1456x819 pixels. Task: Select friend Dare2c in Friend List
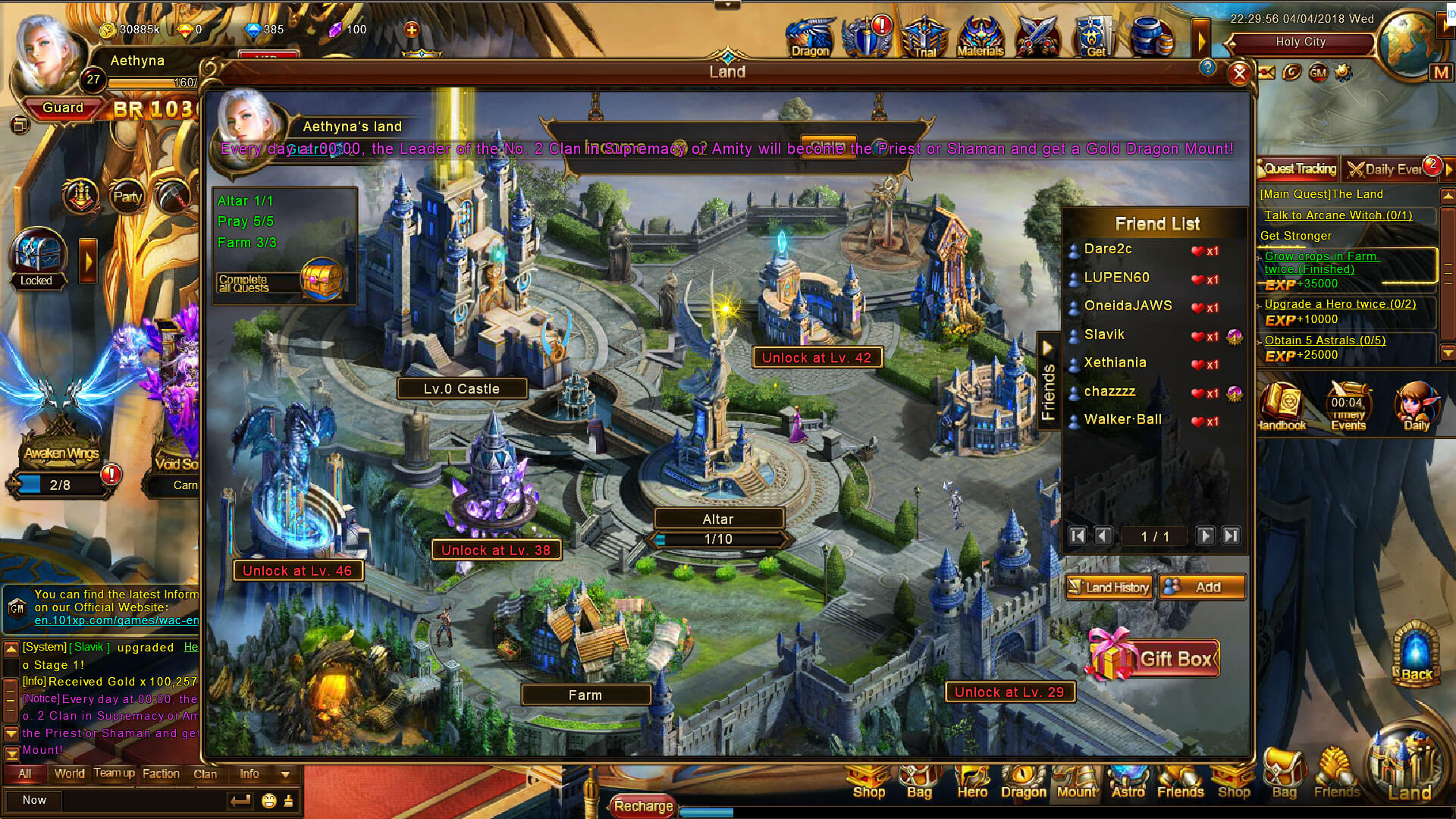(1108, 249)
